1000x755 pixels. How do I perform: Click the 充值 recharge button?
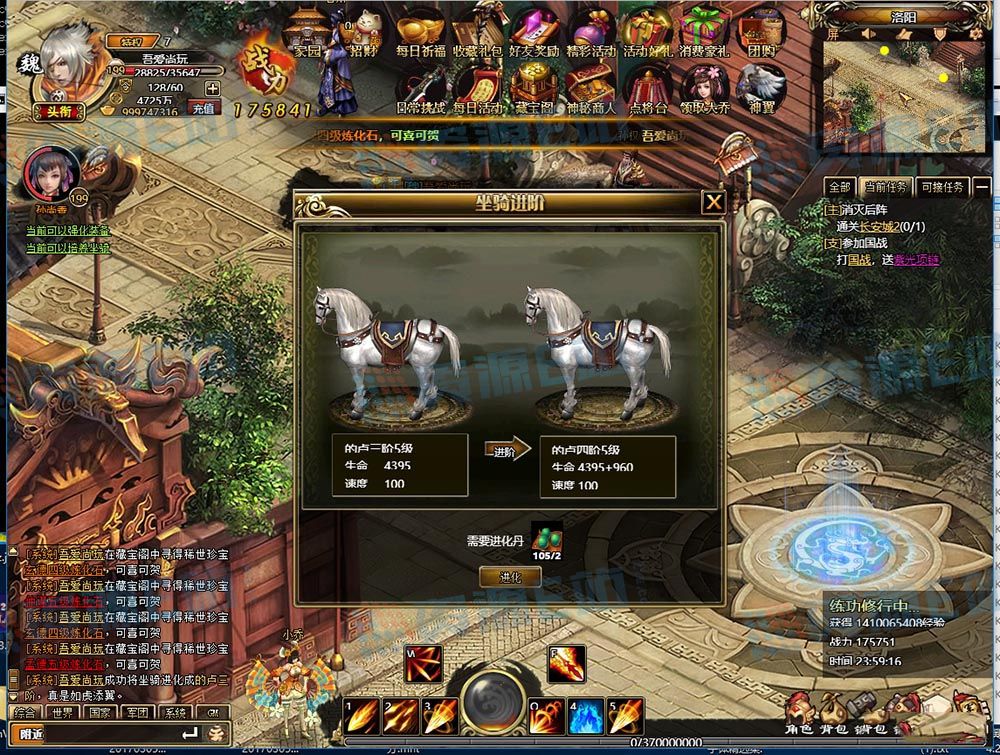204,109
